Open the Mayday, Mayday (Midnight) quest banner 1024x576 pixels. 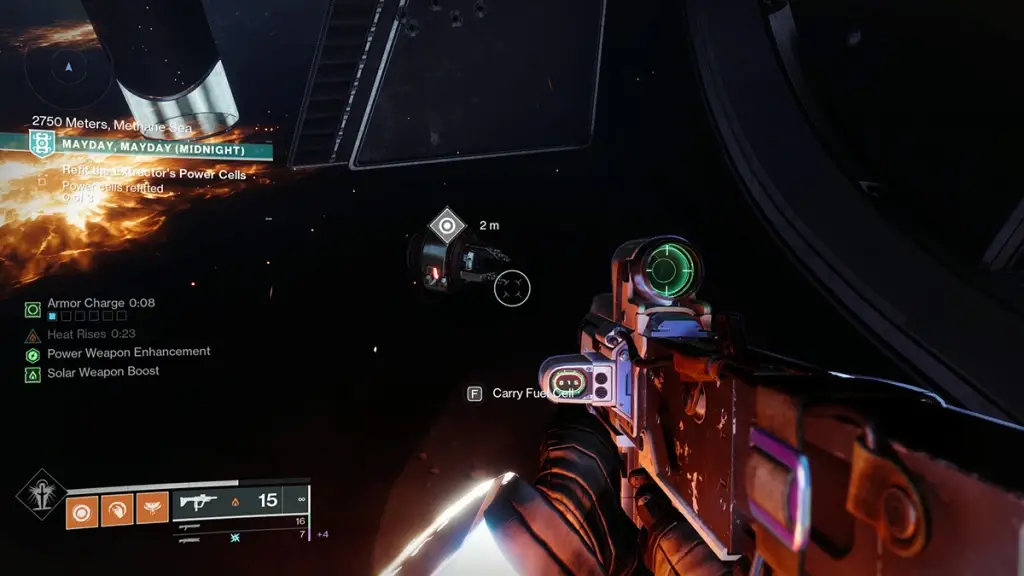coord(150,148)
